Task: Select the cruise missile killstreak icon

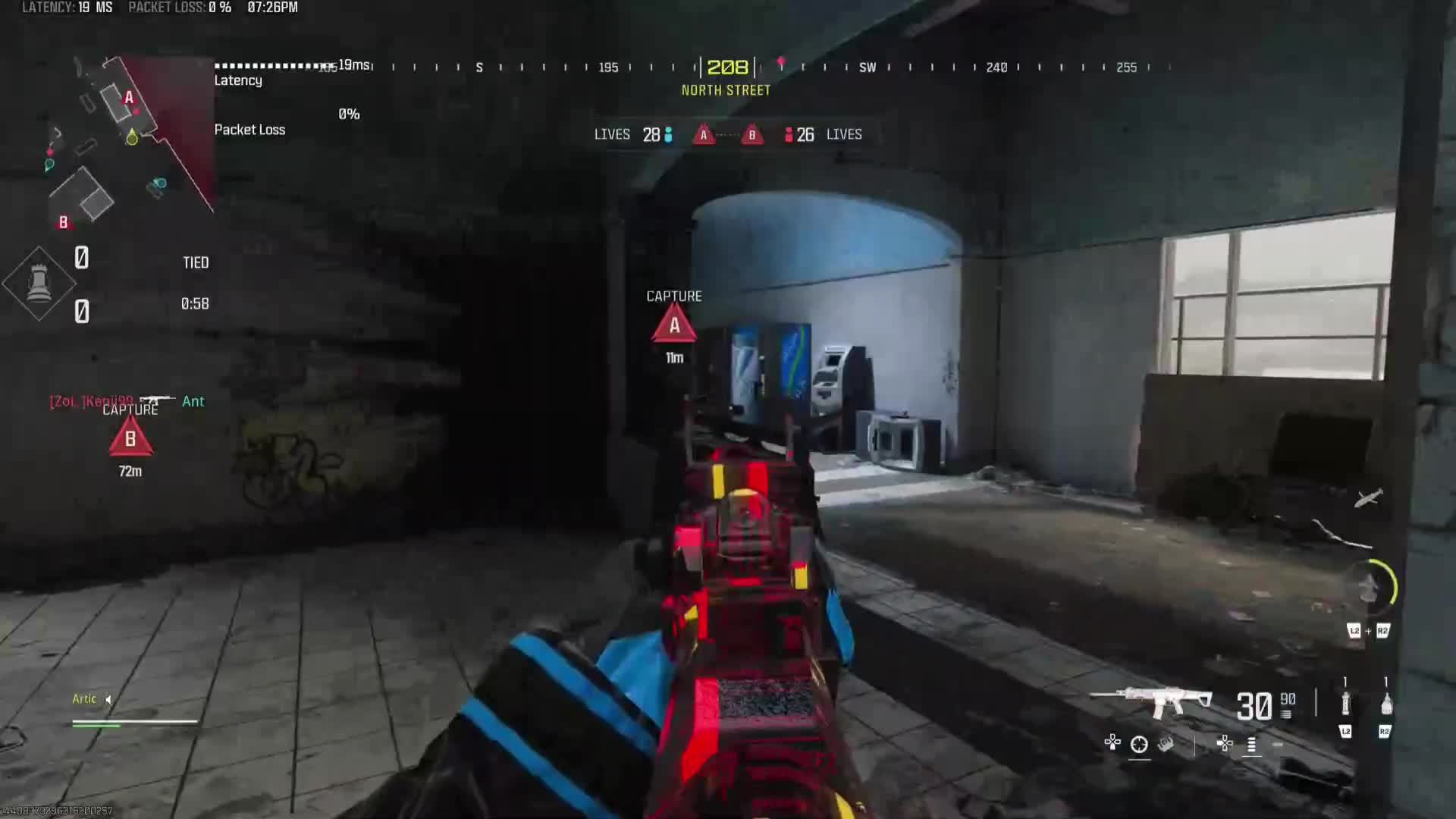Action: pos(1369,498)
